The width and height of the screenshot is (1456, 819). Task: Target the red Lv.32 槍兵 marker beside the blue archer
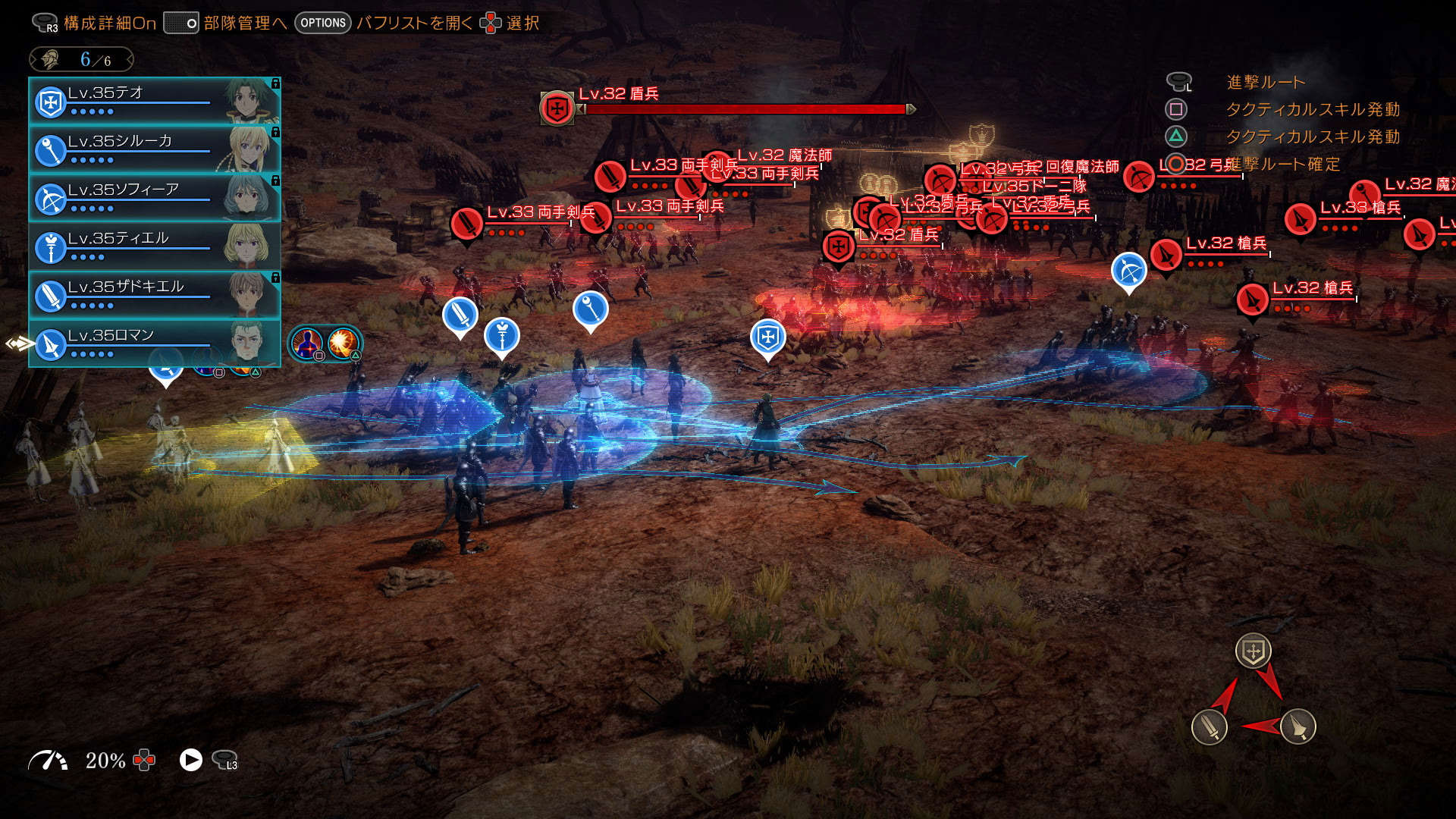1166,255
